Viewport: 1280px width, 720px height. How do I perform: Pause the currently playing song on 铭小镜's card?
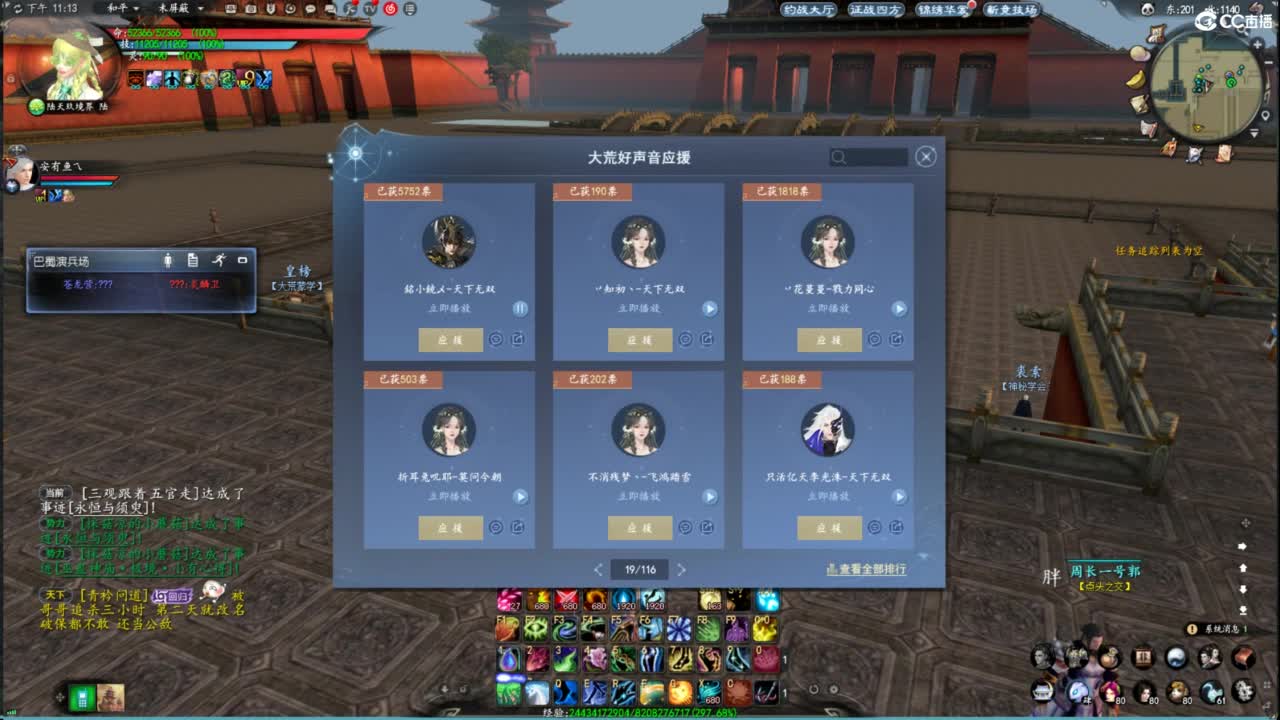519,308
